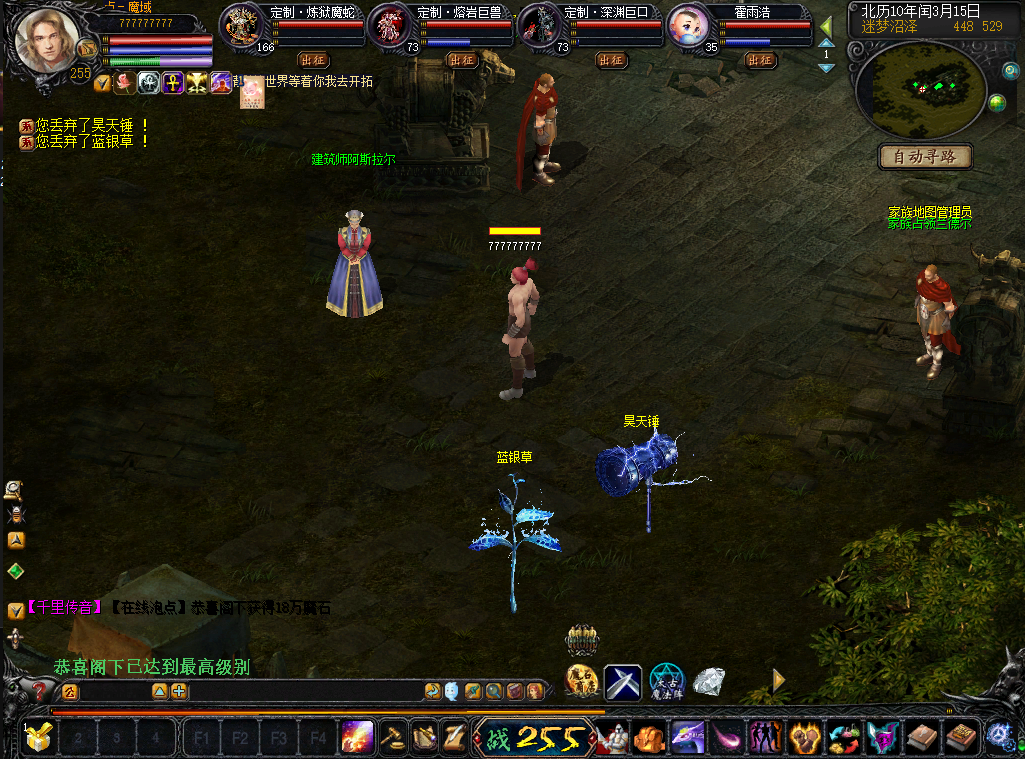
Task: Open the gear settings icon
Action: [x=999, y=737]
